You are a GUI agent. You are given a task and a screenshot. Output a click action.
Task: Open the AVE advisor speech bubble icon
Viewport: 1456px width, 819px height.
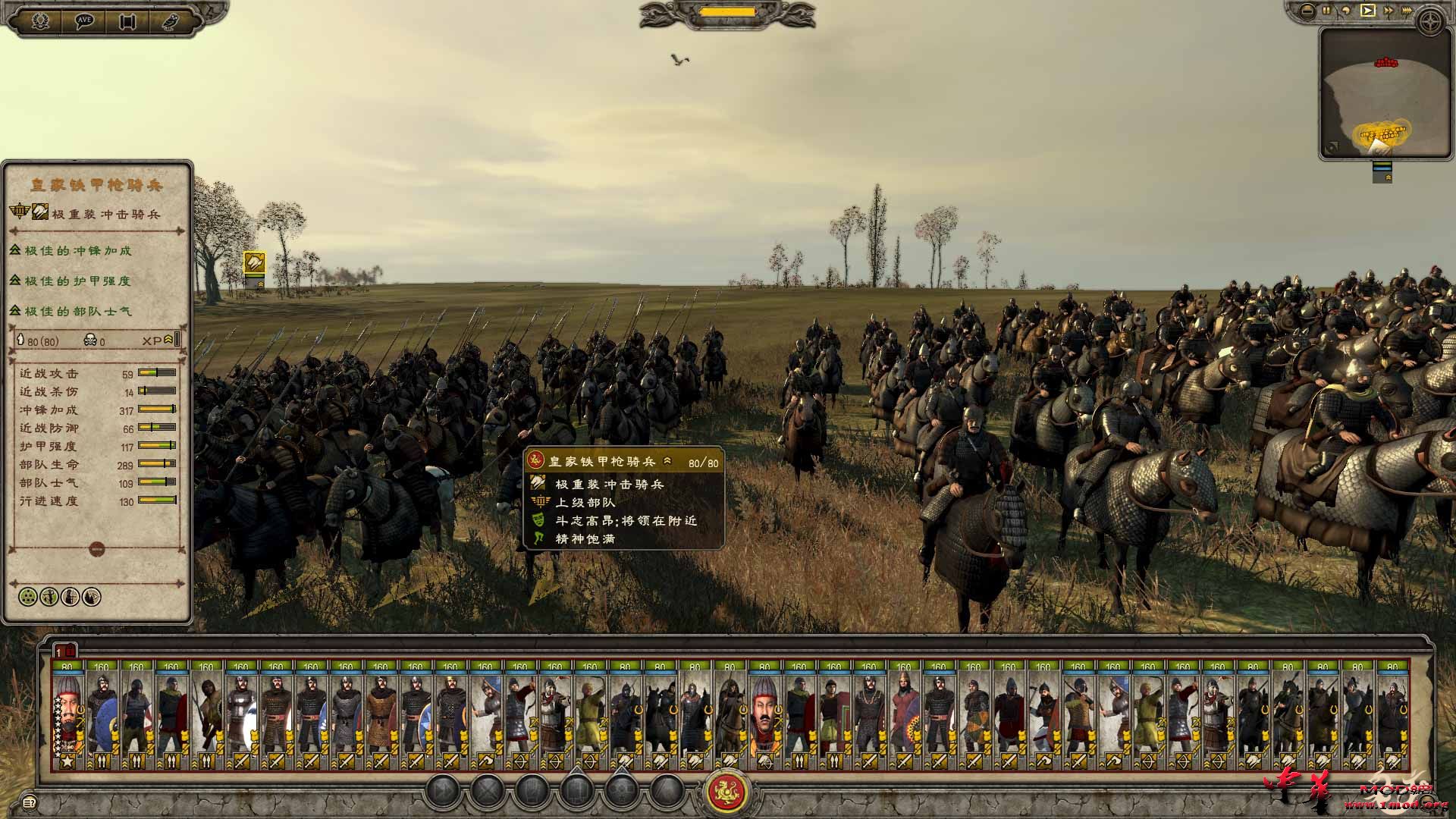tap(86, 20)
